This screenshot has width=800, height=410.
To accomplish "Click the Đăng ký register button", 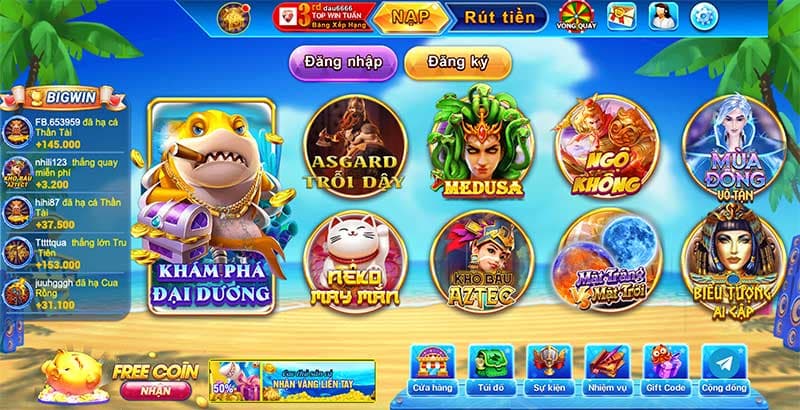I will [x=457, y=62].
